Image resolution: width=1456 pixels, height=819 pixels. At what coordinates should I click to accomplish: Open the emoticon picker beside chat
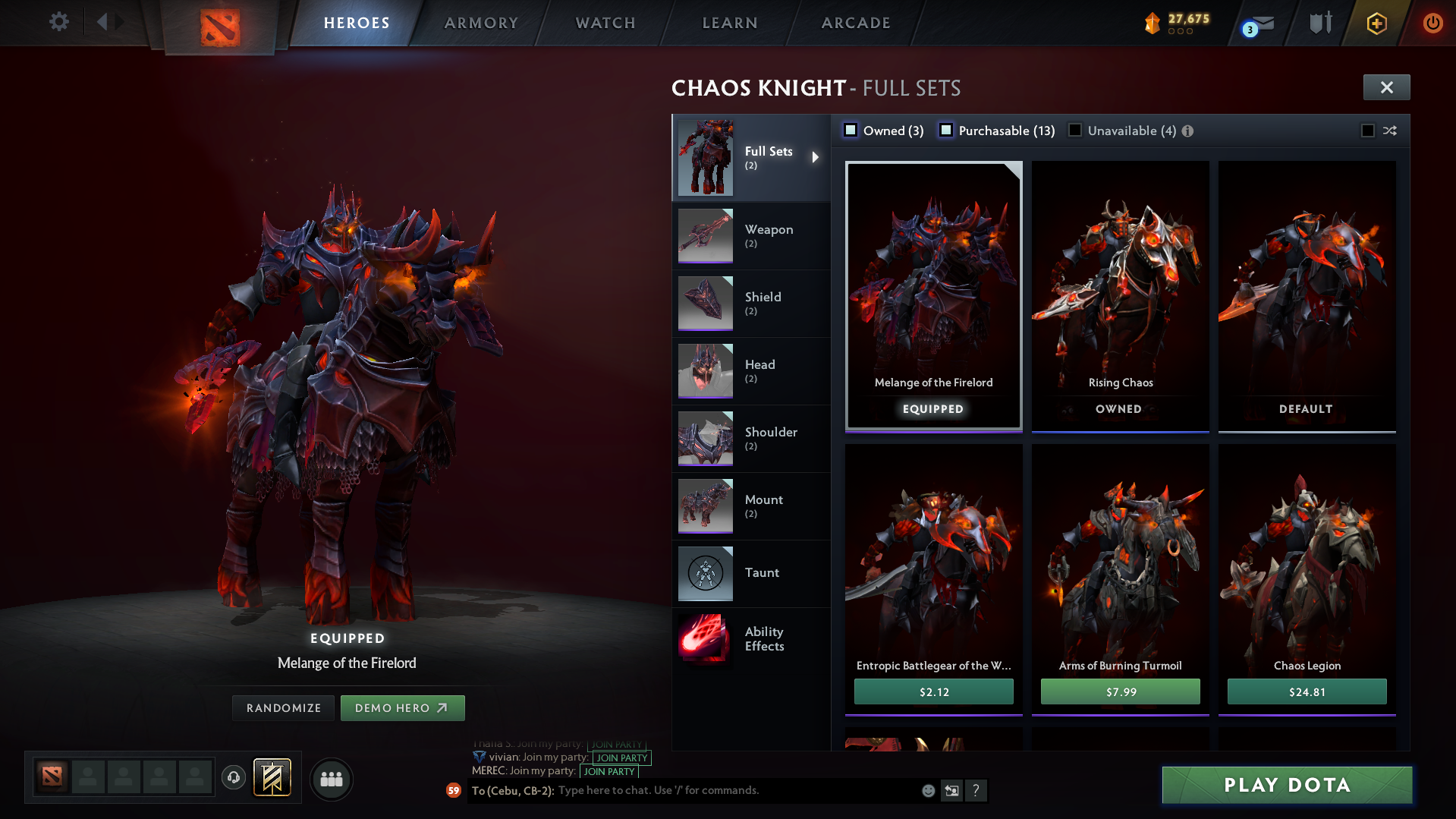coord(927,790)
